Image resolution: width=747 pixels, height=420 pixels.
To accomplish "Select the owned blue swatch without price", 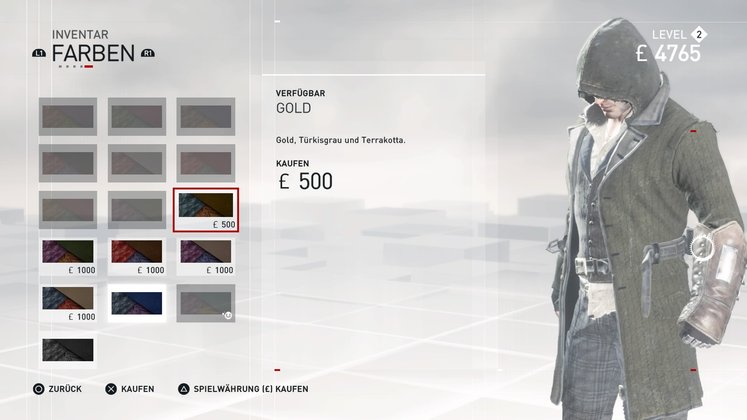I will (x=137, y=302).
